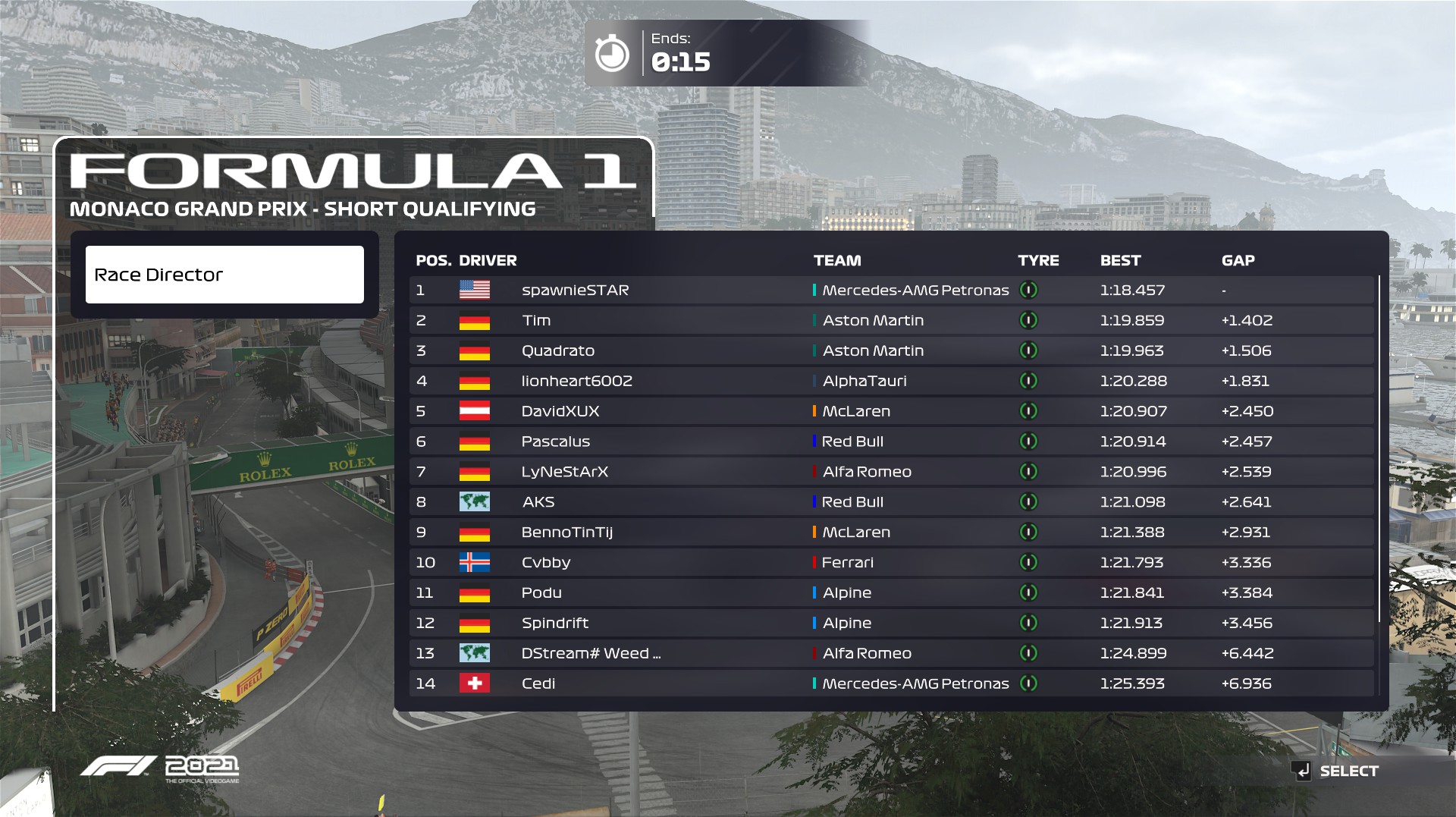The width and height of the screenshot is (1456, 817).
Task: Choose Cvbby's Ferrari row
Action: pos(891,563)
